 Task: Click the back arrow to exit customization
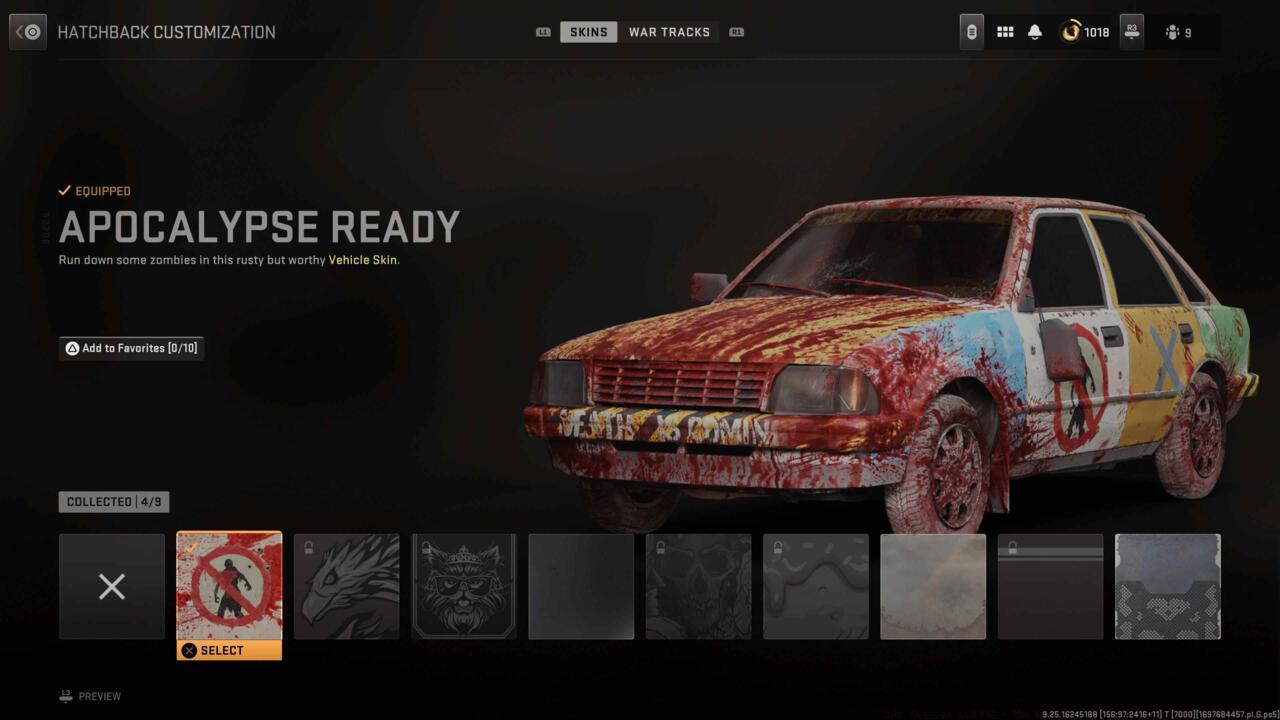pyautogui.click(x=27, y=31)
